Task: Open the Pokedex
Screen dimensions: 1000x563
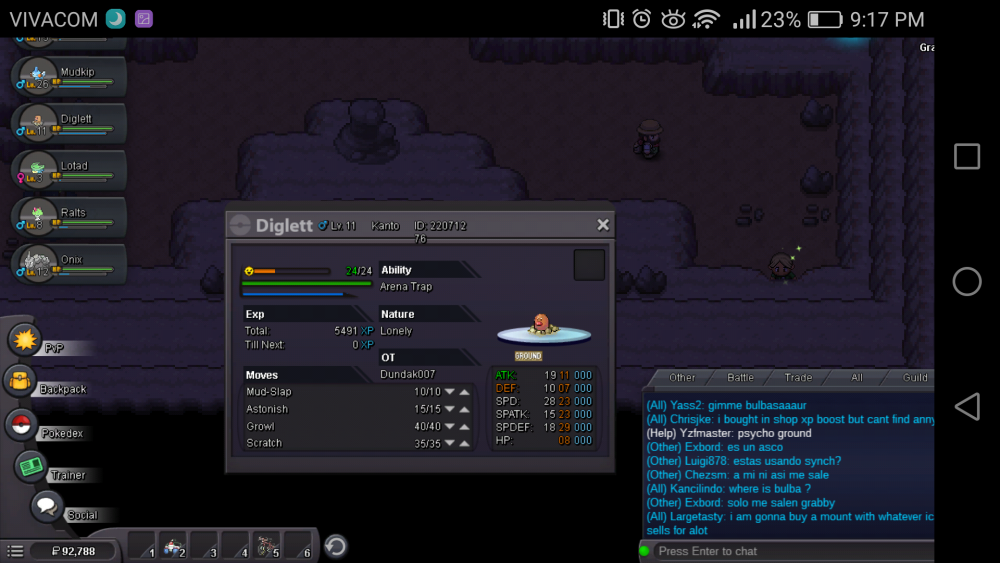Action: coord(21,425)
